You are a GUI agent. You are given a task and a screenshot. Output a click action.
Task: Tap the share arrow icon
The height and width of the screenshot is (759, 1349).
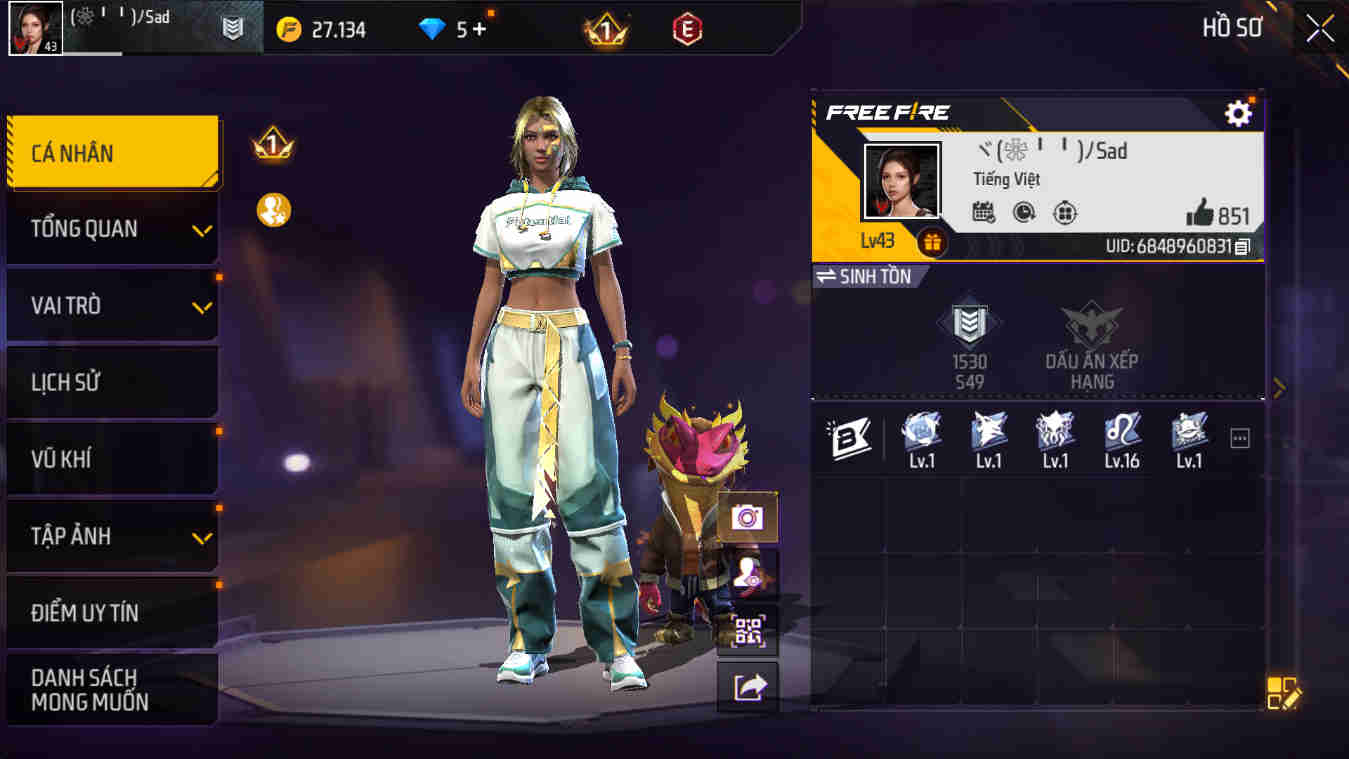point(746,686)
